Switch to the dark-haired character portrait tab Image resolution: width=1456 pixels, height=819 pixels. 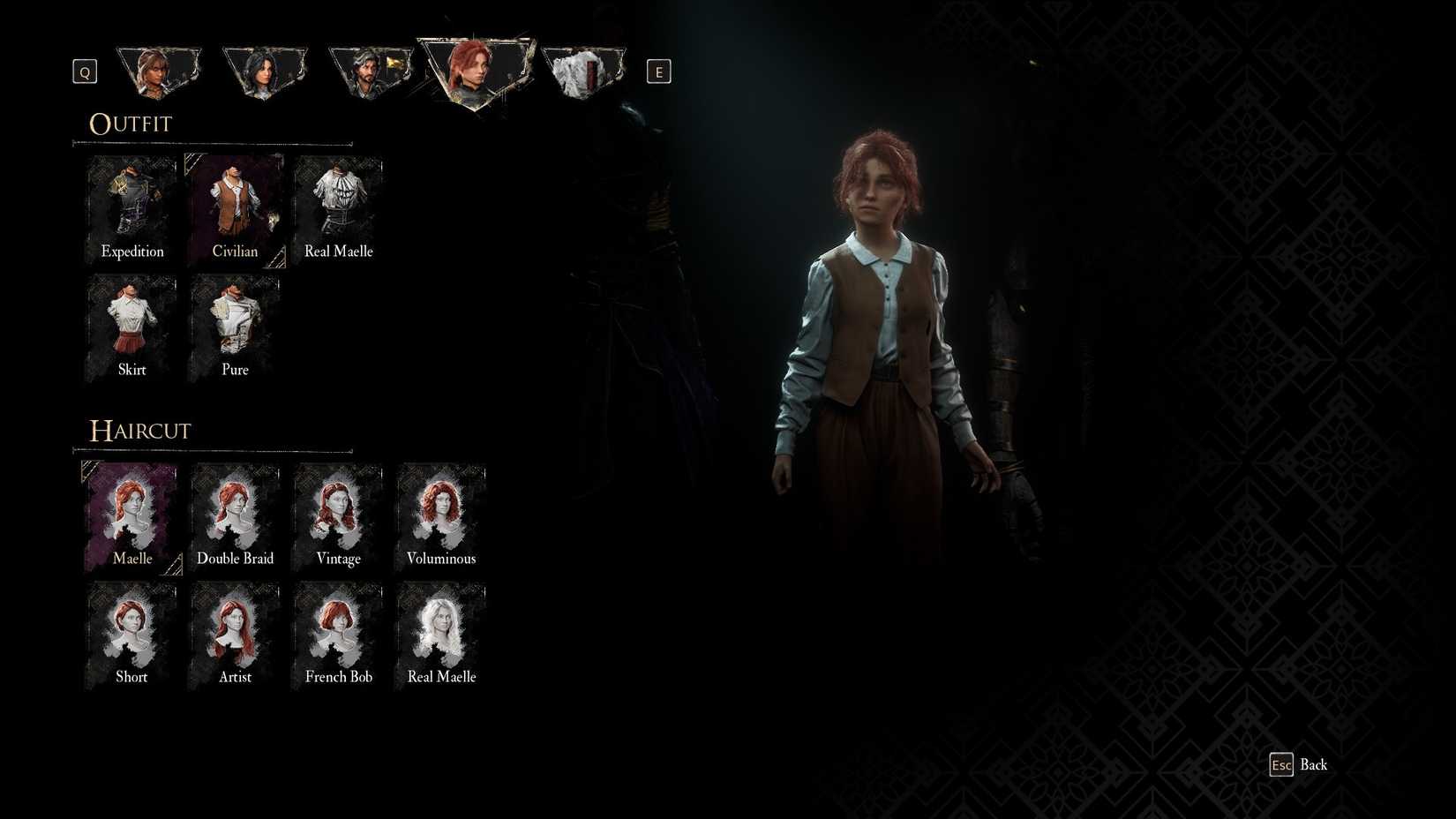[265, 71]
